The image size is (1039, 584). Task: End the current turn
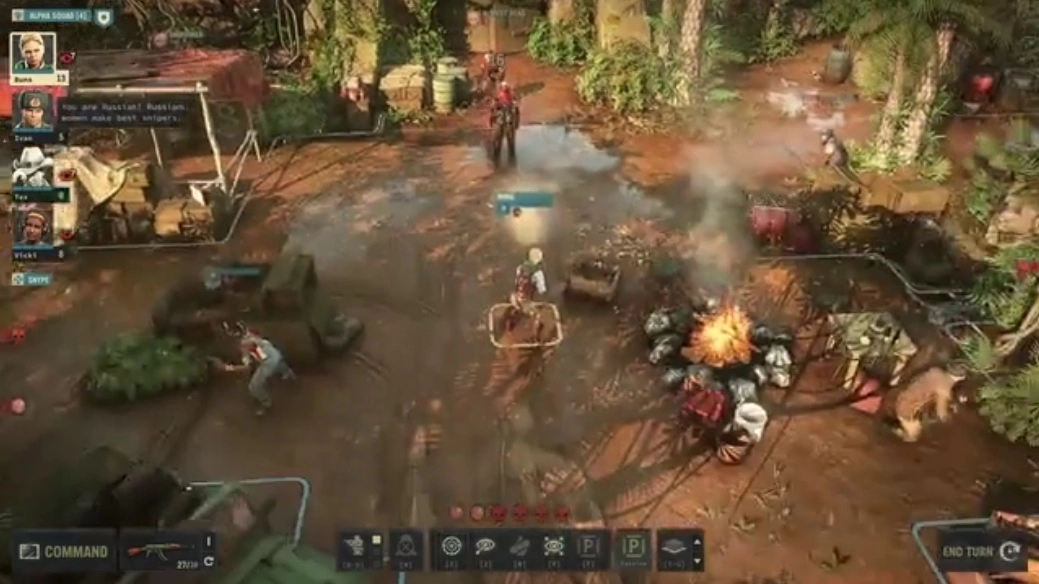[x=981, y=551]
